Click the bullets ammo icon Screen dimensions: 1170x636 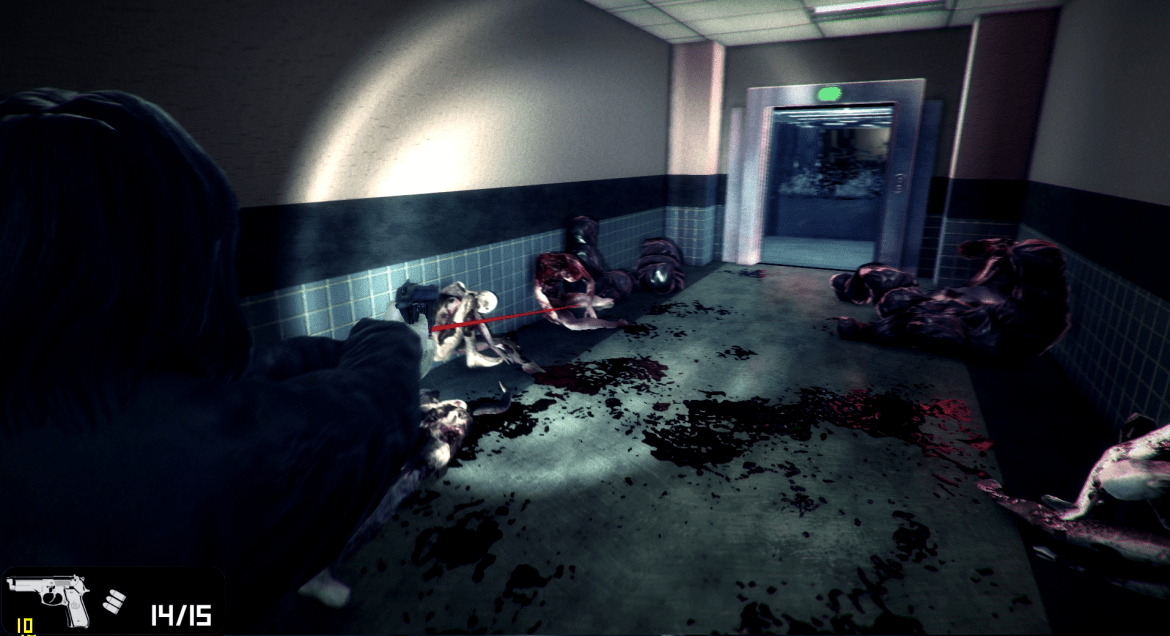115,602
